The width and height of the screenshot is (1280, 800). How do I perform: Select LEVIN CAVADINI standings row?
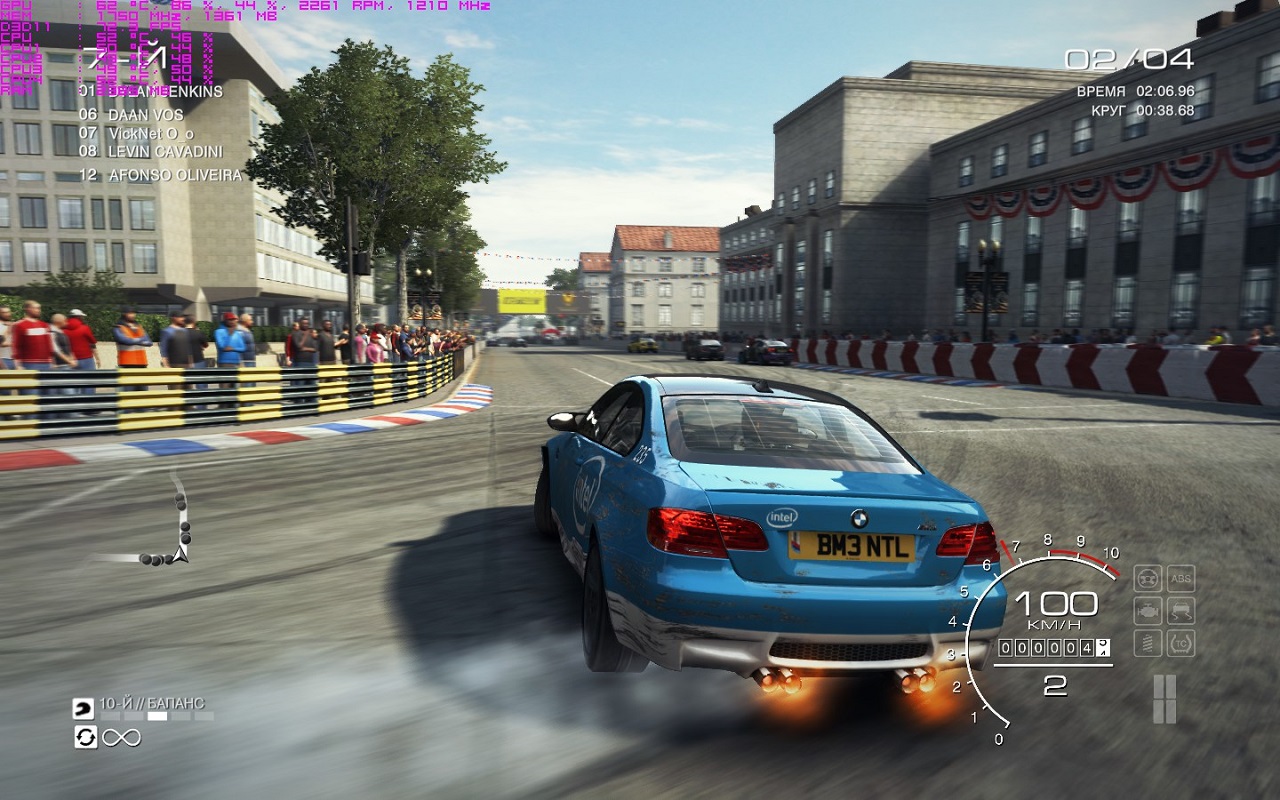click(152, 151)
